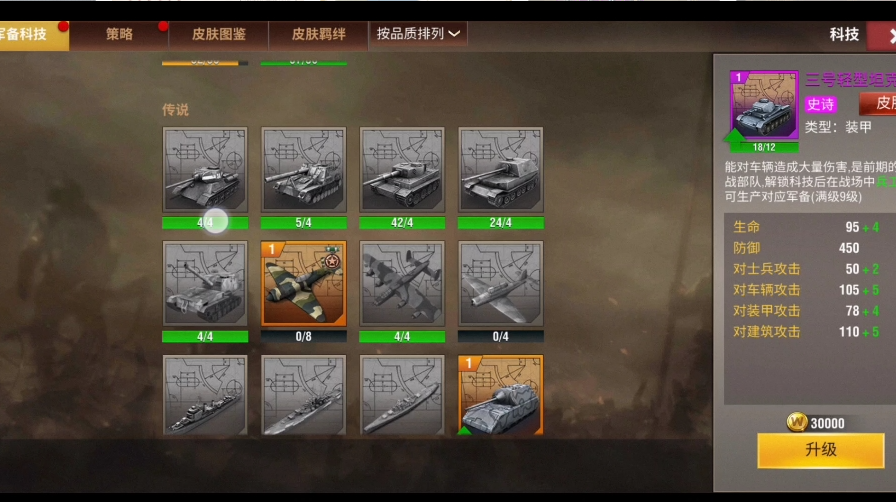Choose the grey fighter plane card showing 0/4

coord(500,284)
